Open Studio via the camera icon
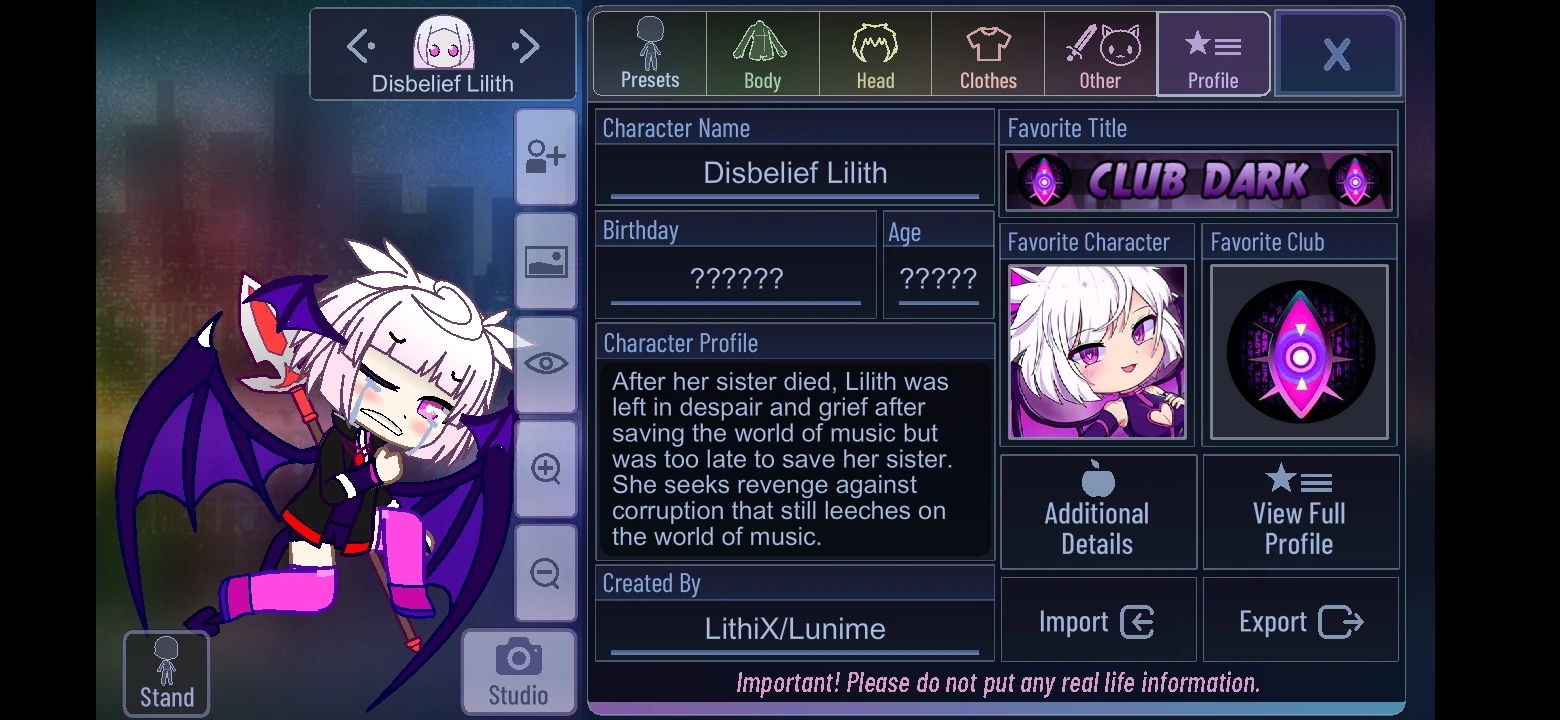 click(x=518, y=670)
